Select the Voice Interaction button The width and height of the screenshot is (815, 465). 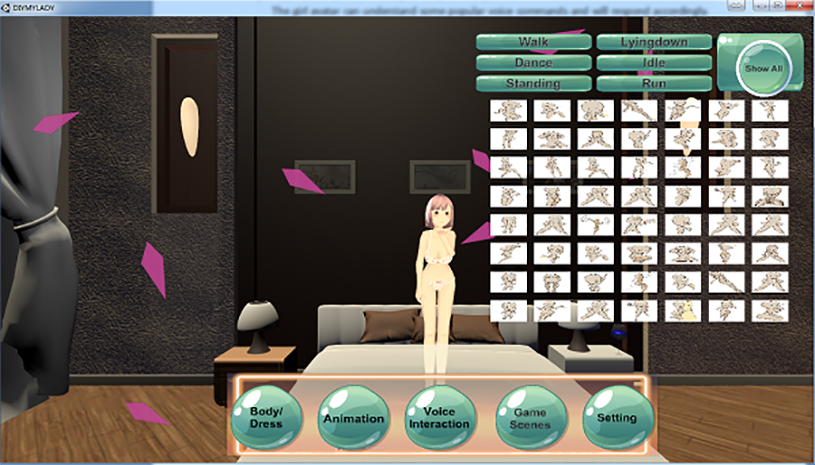pos(439,418)
